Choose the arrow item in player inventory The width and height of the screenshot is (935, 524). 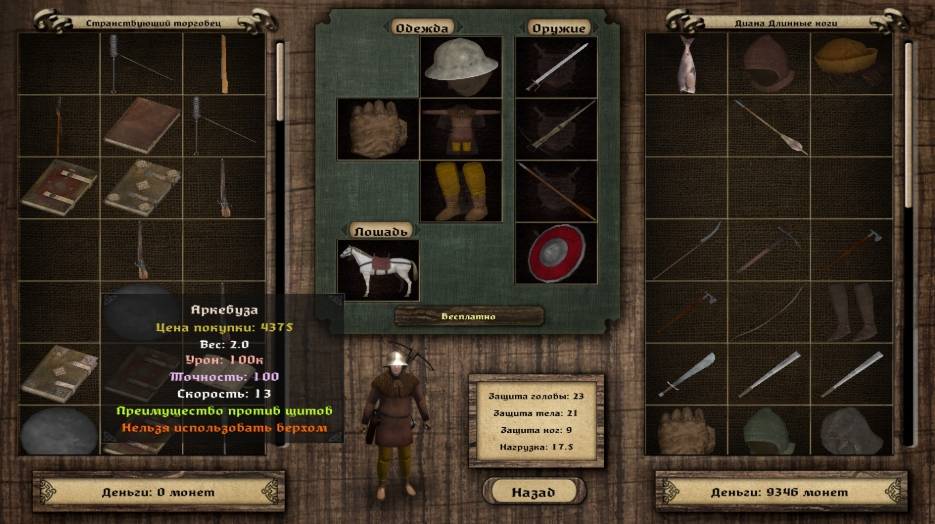point(768,126)
